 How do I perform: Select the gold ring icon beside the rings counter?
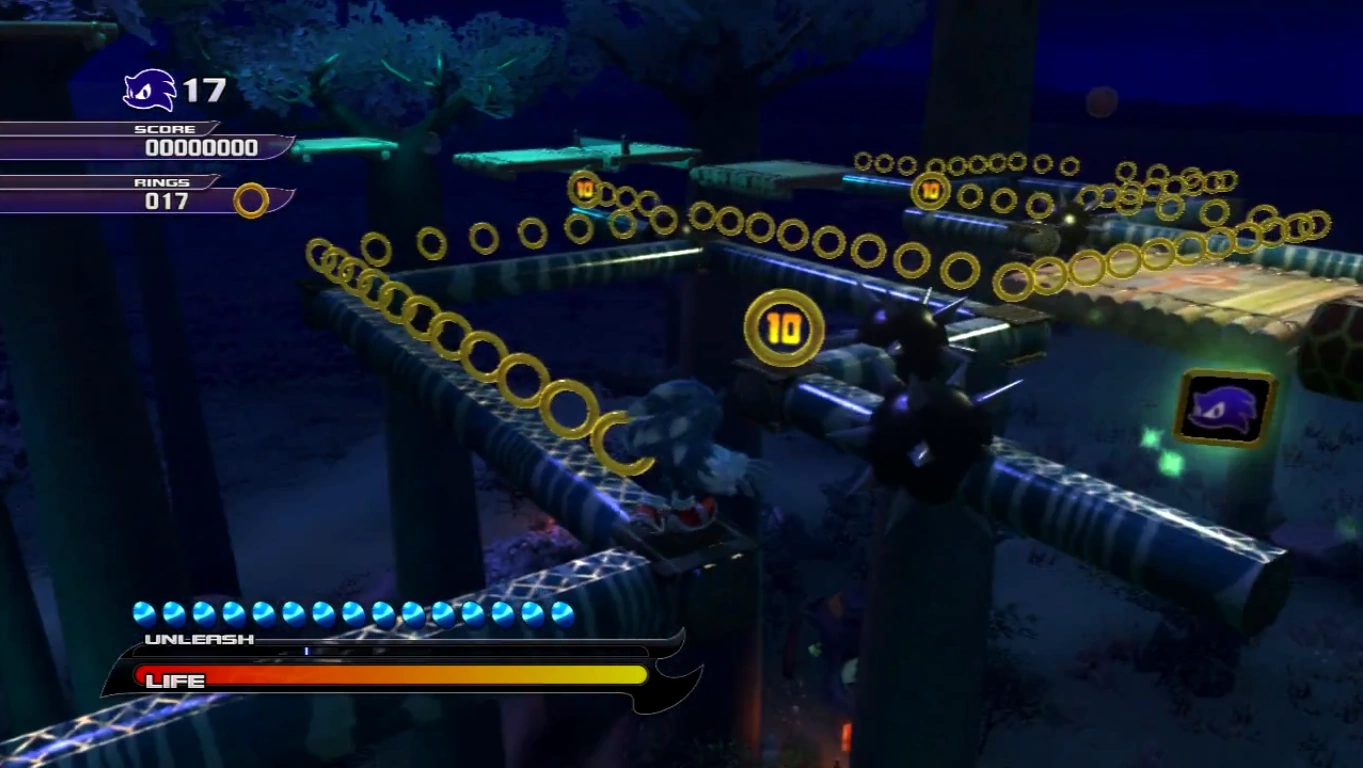(x=251, y=200)
